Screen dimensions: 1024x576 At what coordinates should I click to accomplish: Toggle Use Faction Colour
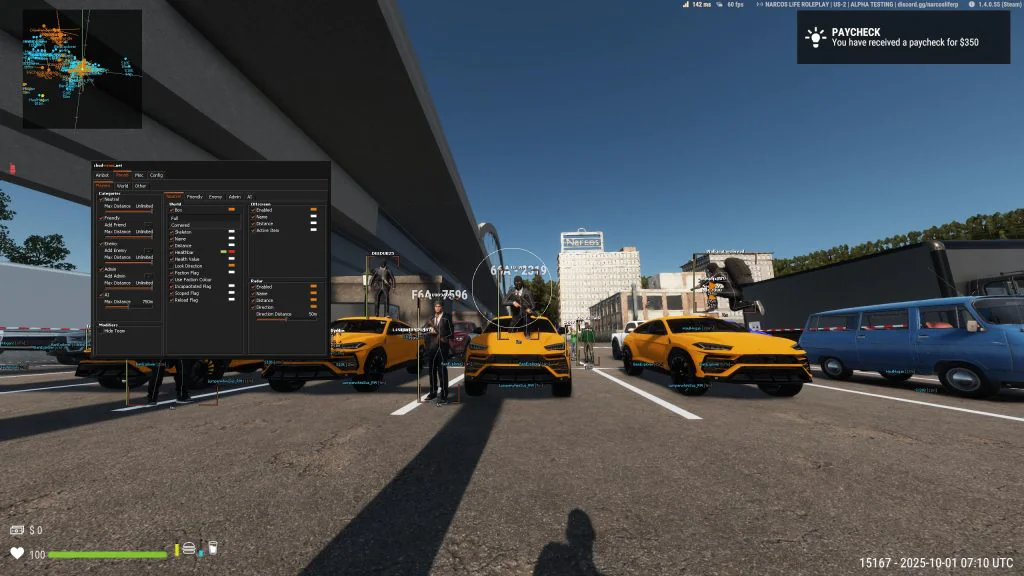pyautogui.click(x=169, y=280)
